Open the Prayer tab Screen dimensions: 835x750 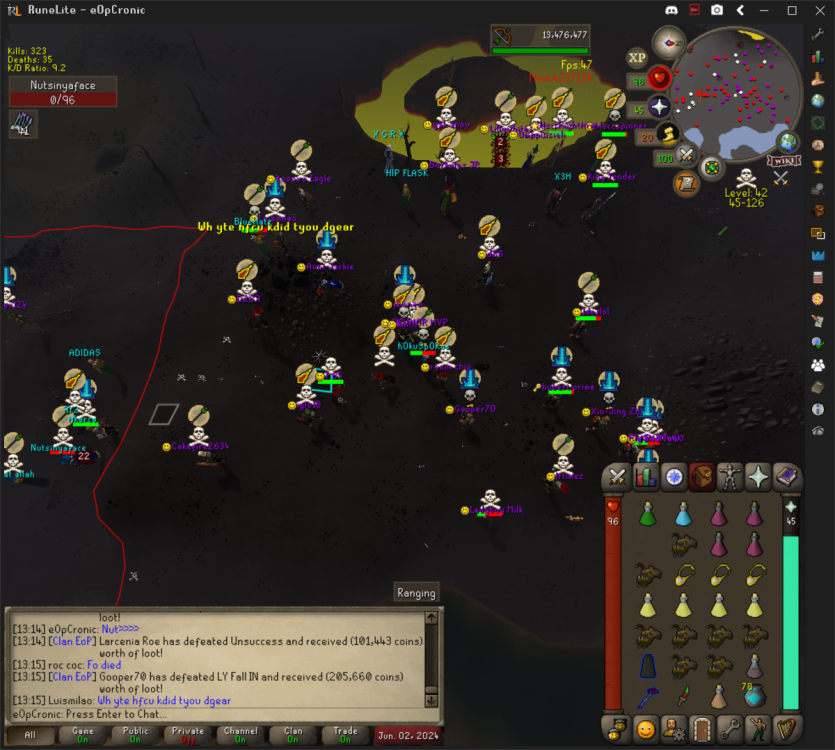758,477
